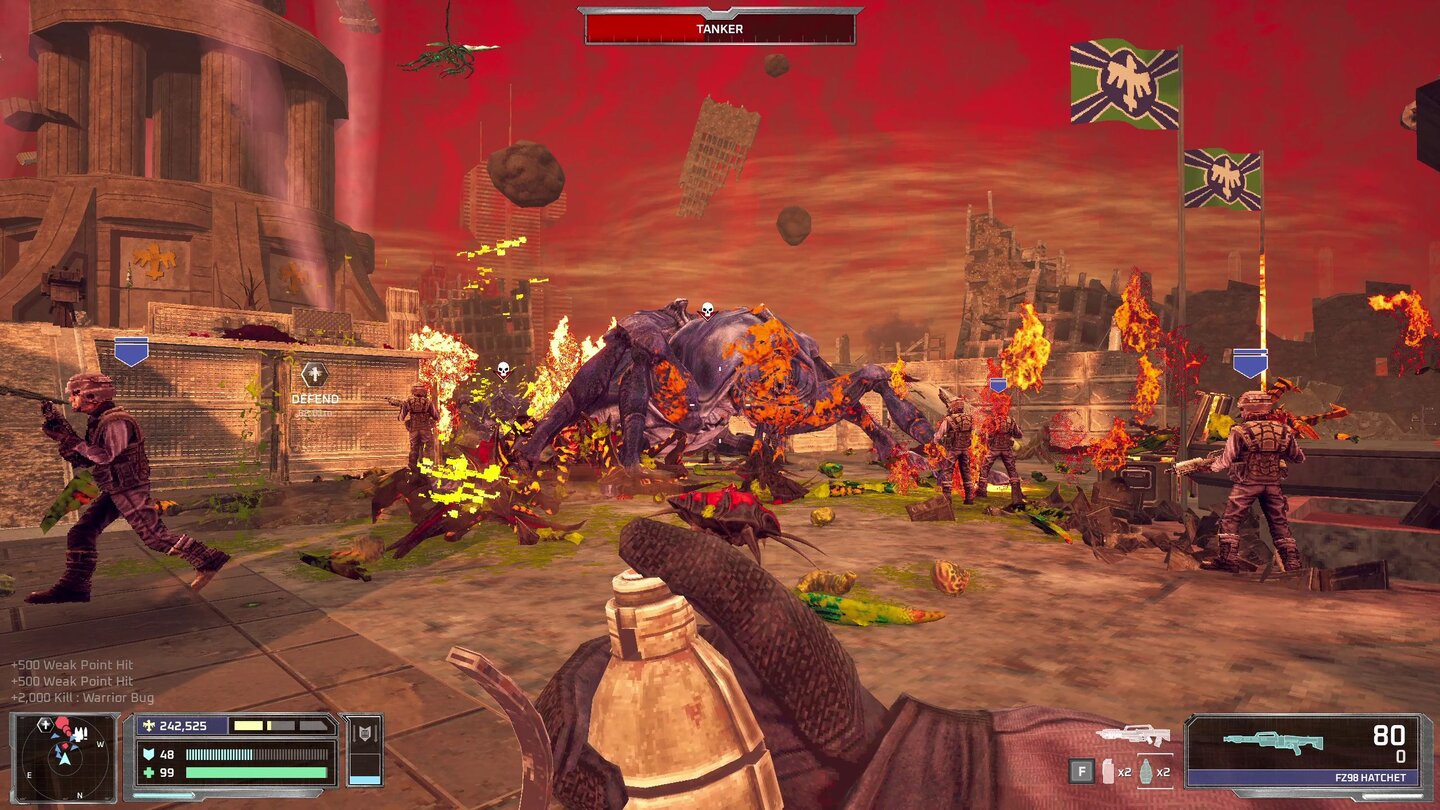Click the 242,525 XP counter

pos(185,726)
